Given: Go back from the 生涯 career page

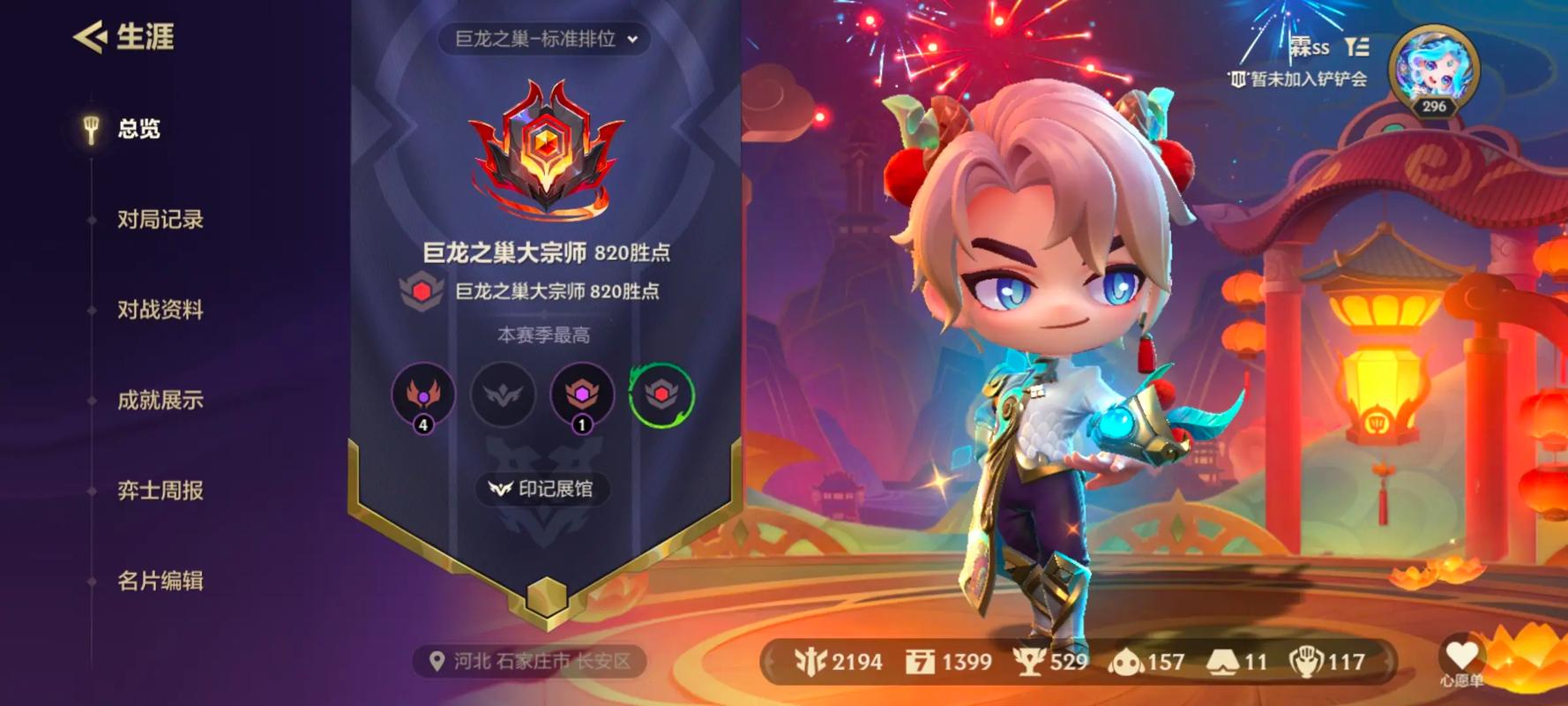Looking at the screenshot, I should click(90, 37).
